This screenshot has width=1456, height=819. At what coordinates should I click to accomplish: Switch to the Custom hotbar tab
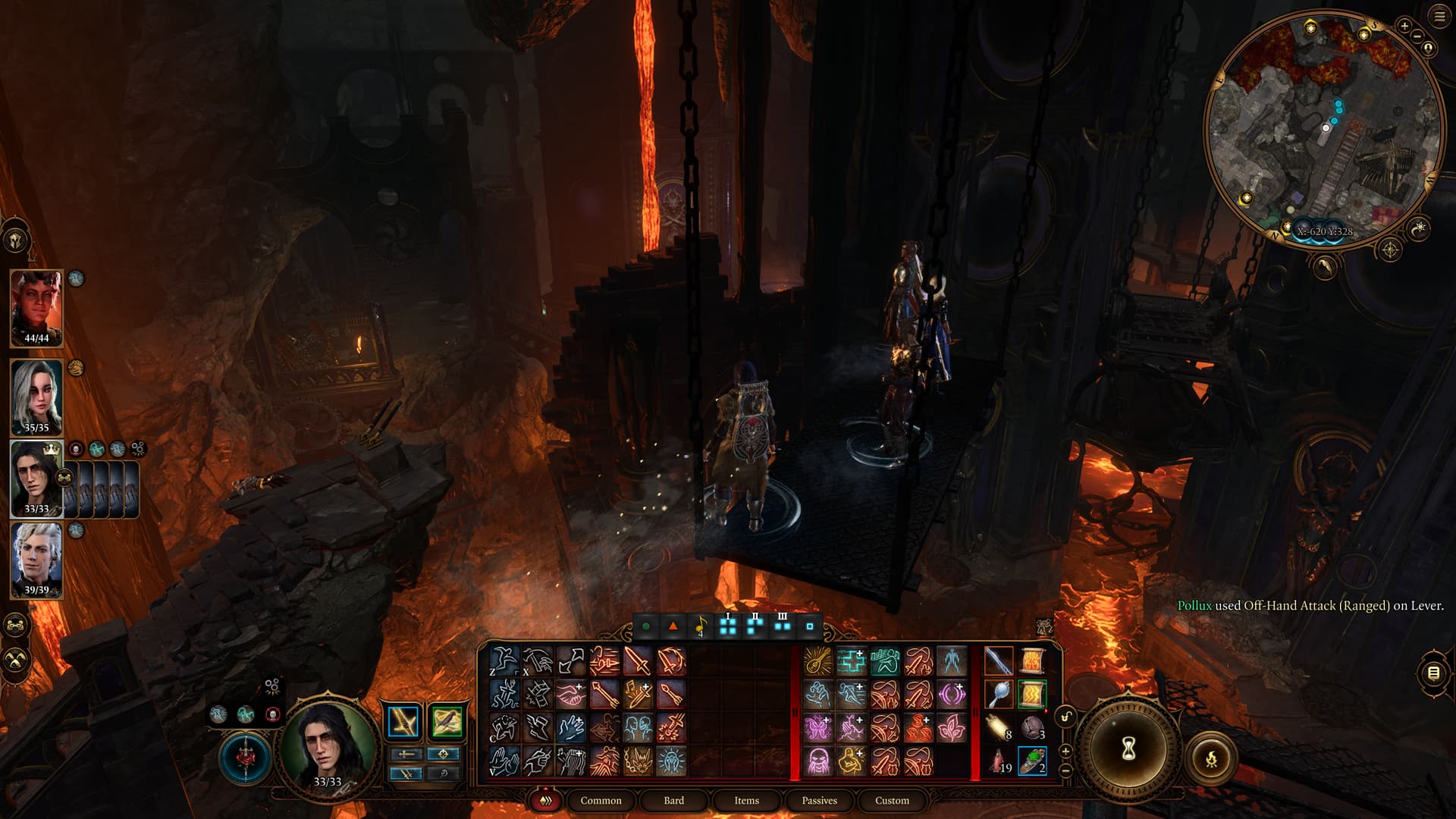(x=892, y=800)
